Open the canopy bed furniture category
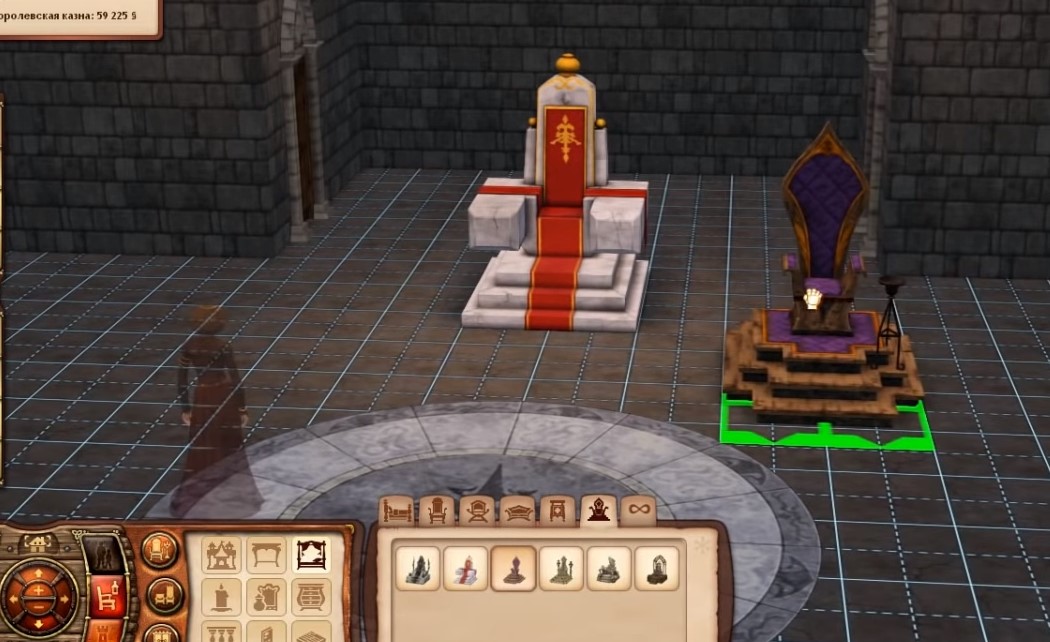 coord(312,554)
